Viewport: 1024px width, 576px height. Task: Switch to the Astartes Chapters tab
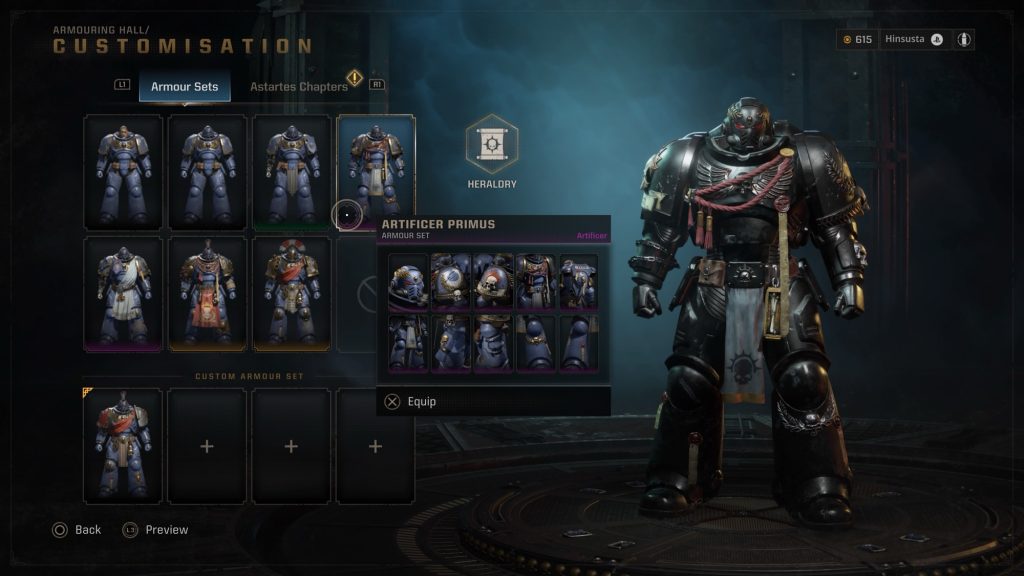pos(298,87)
